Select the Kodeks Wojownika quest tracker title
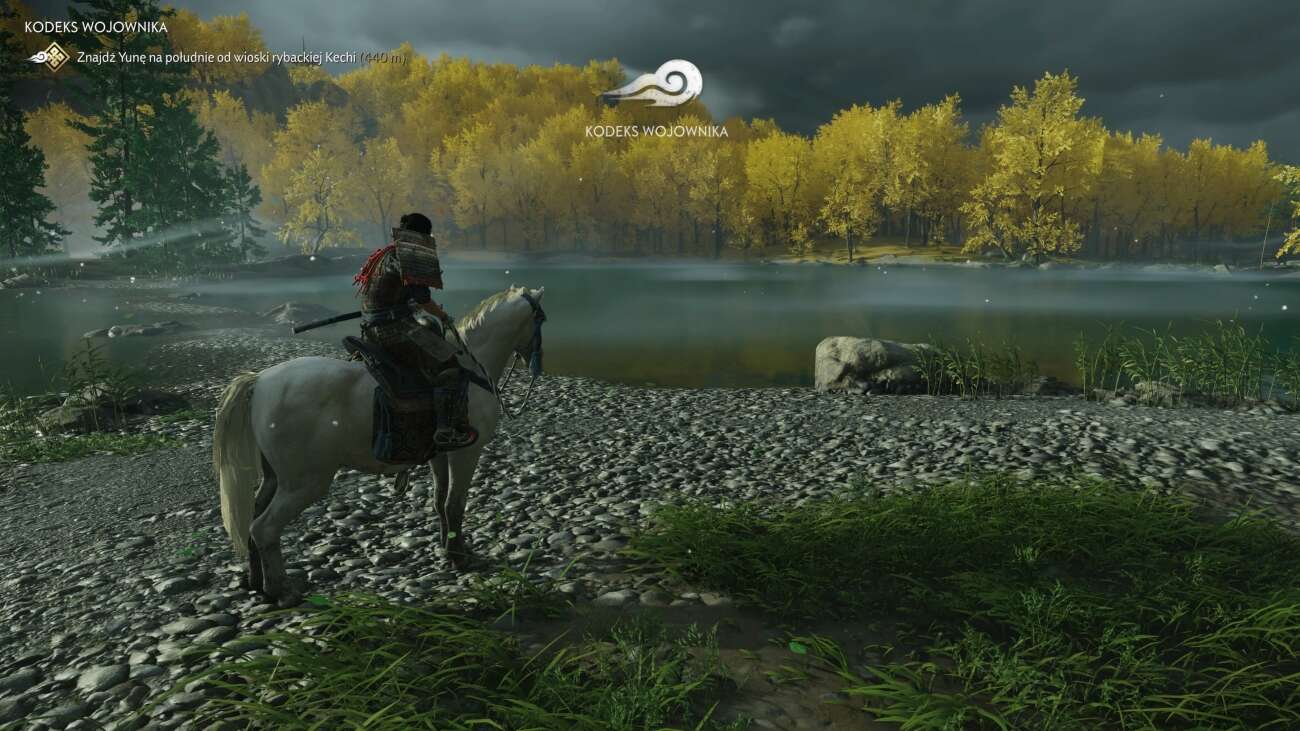 96,27
